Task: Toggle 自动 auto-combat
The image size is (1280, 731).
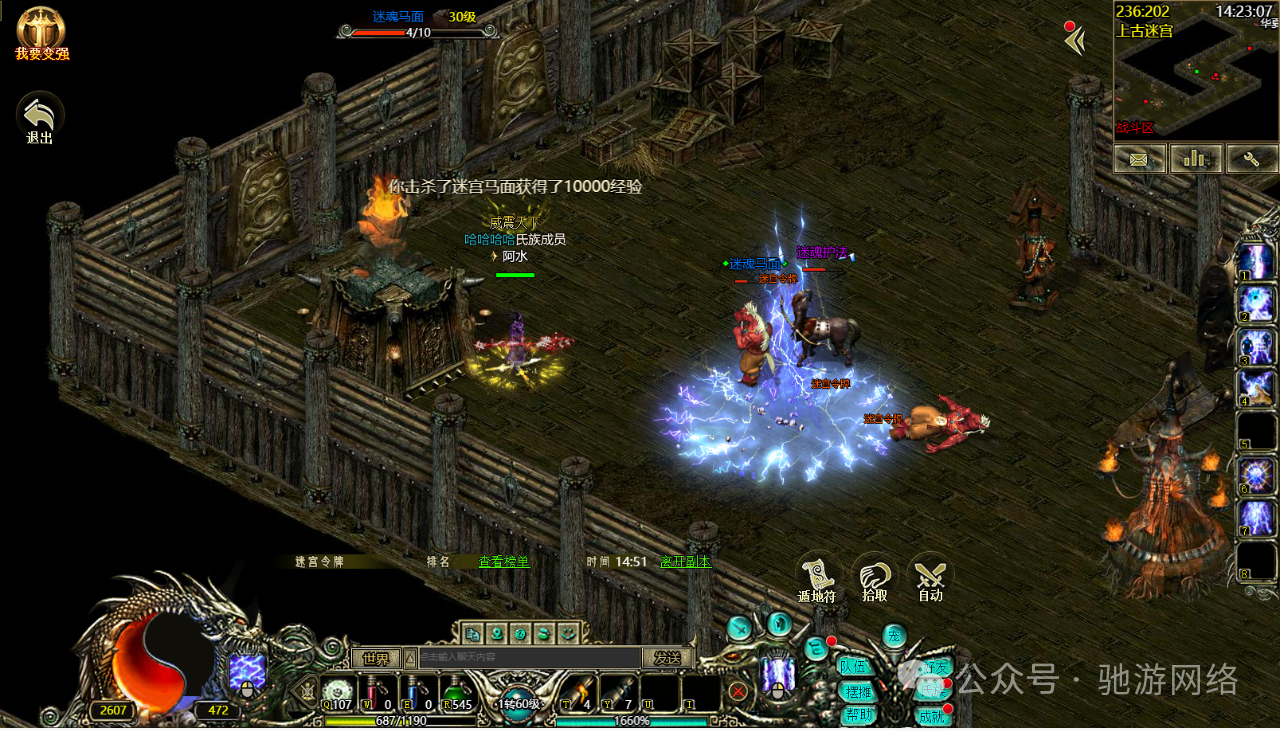Action: coord(931,578)
